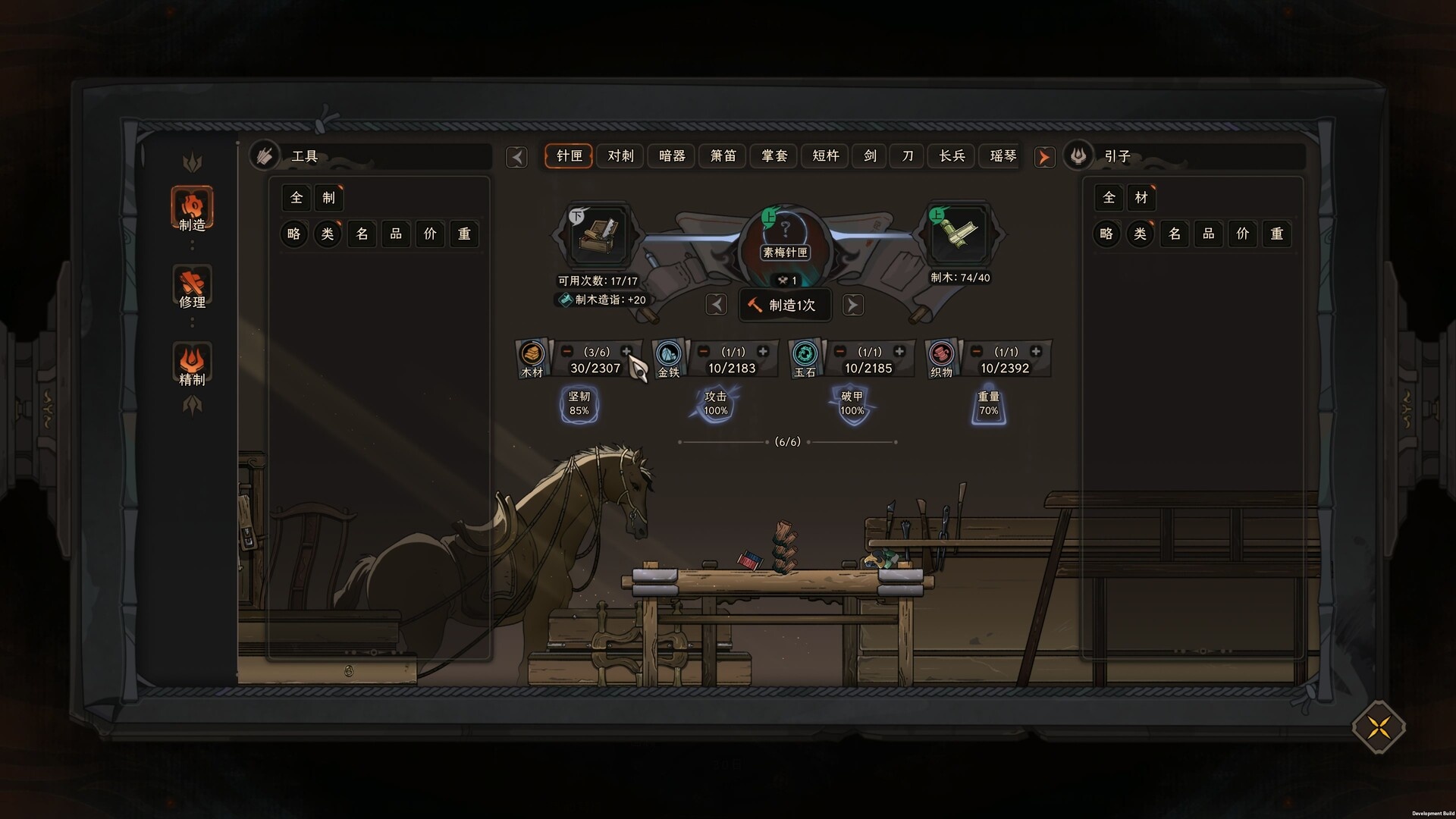Show the 掌套 category tab
Image resolution: width=1456 pixels, height=819 pixels.
coord(774,156)
